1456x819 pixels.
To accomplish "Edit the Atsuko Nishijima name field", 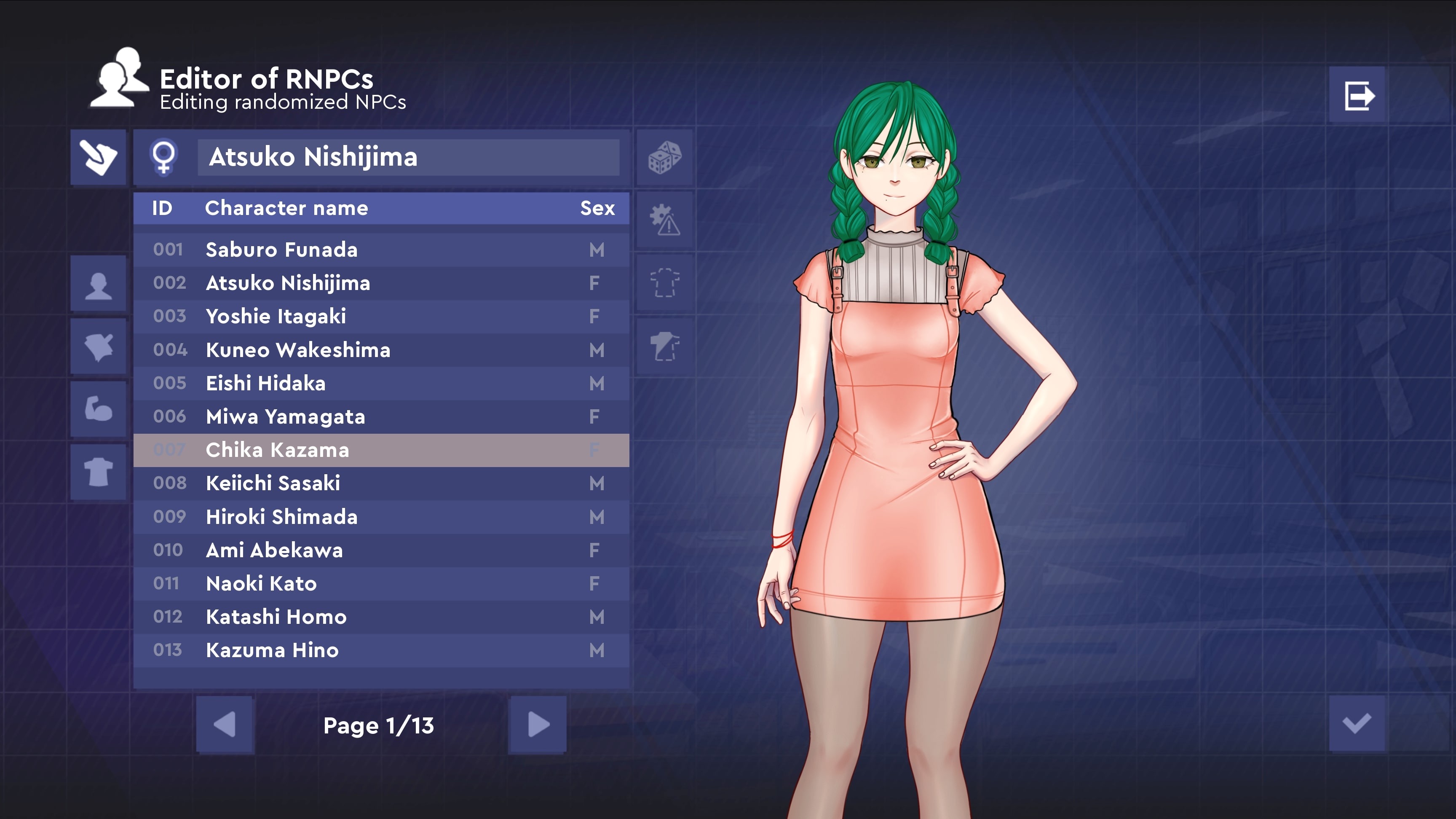I will [408, 157].
